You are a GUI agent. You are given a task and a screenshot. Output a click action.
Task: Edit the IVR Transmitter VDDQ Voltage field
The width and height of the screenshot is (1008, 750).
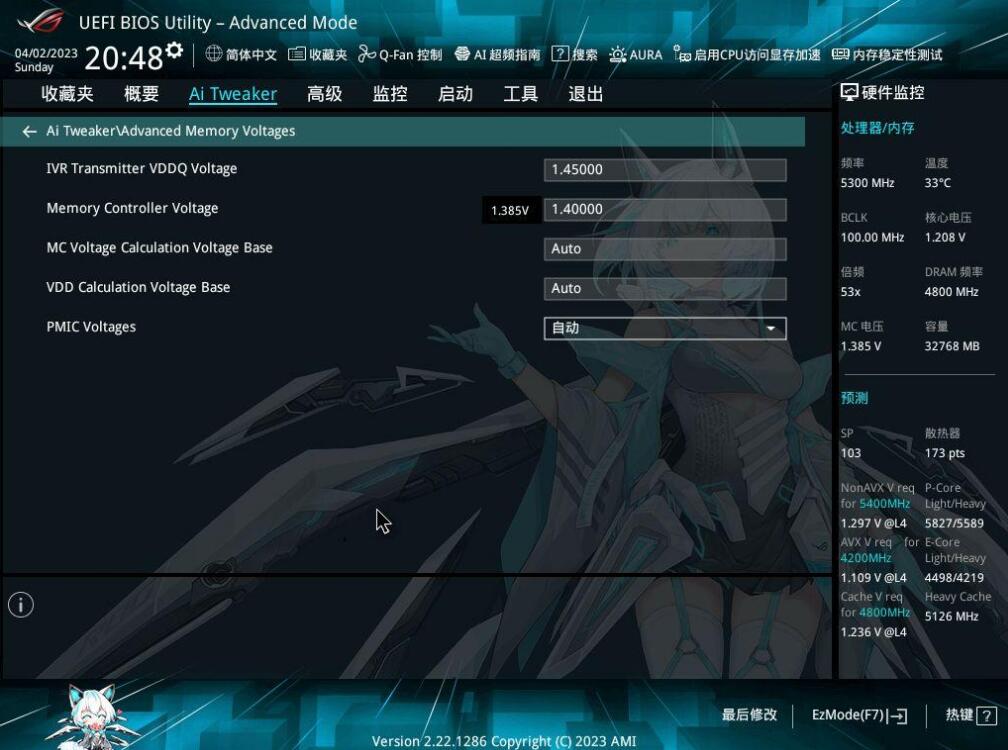[x=664, y=170]
